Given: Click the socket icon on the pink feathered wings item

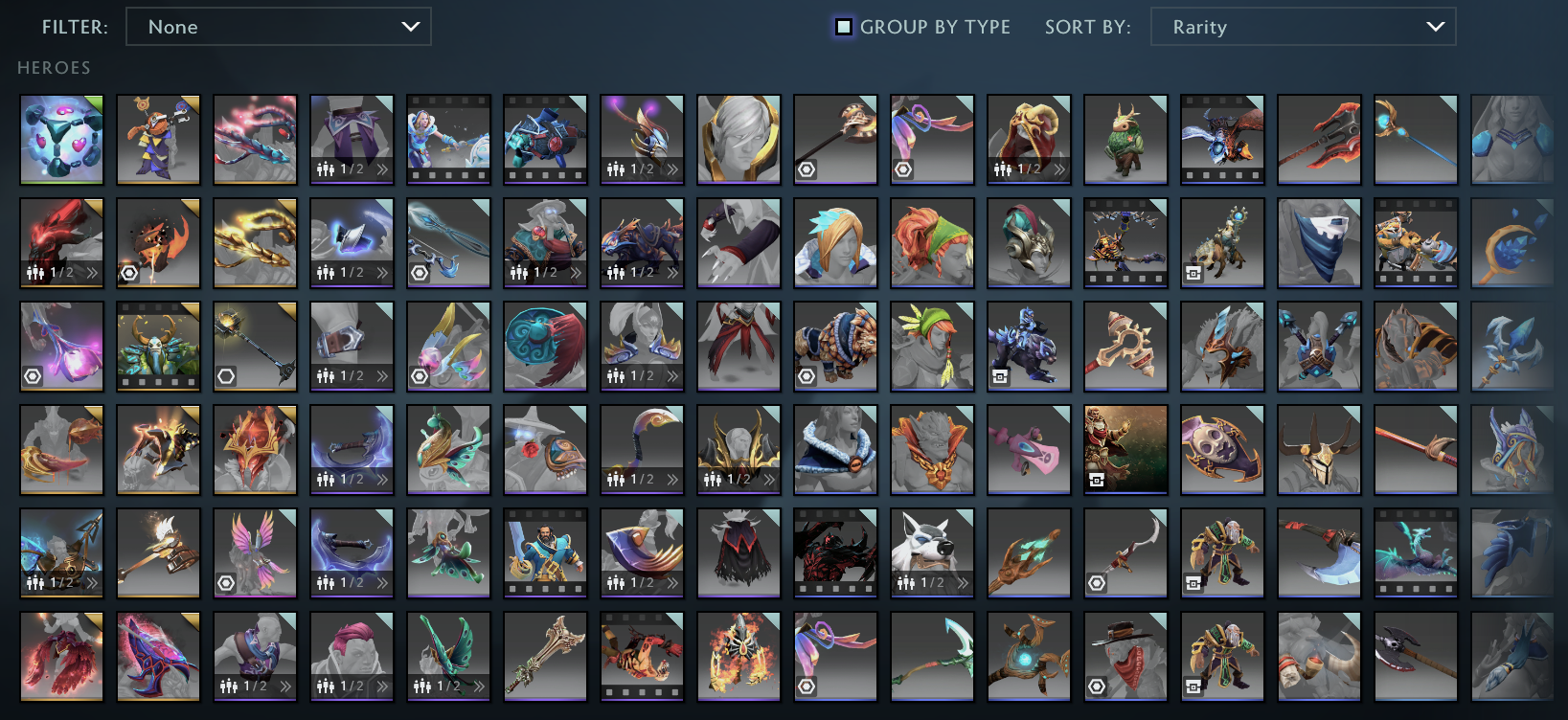Looking at the screenshot, I should coord(228,582).
